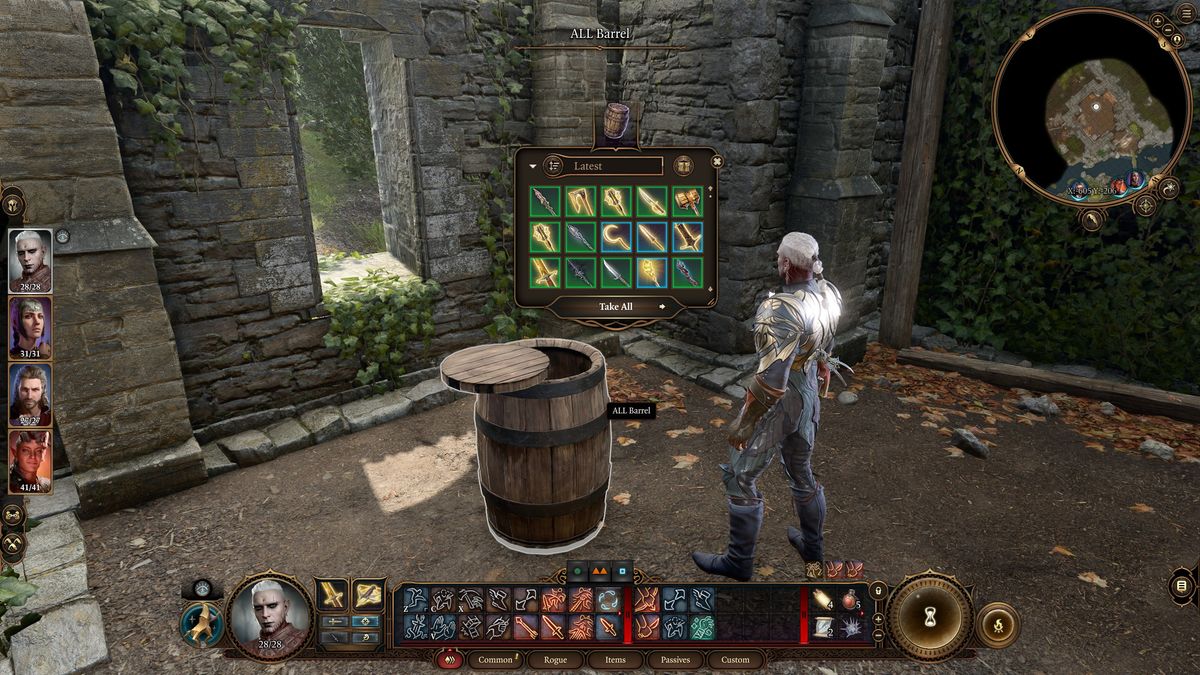Pick the golden sickle from the barrel
Image resolution: width=1200 pixels, height=675 pixels.
coord(615,237)
